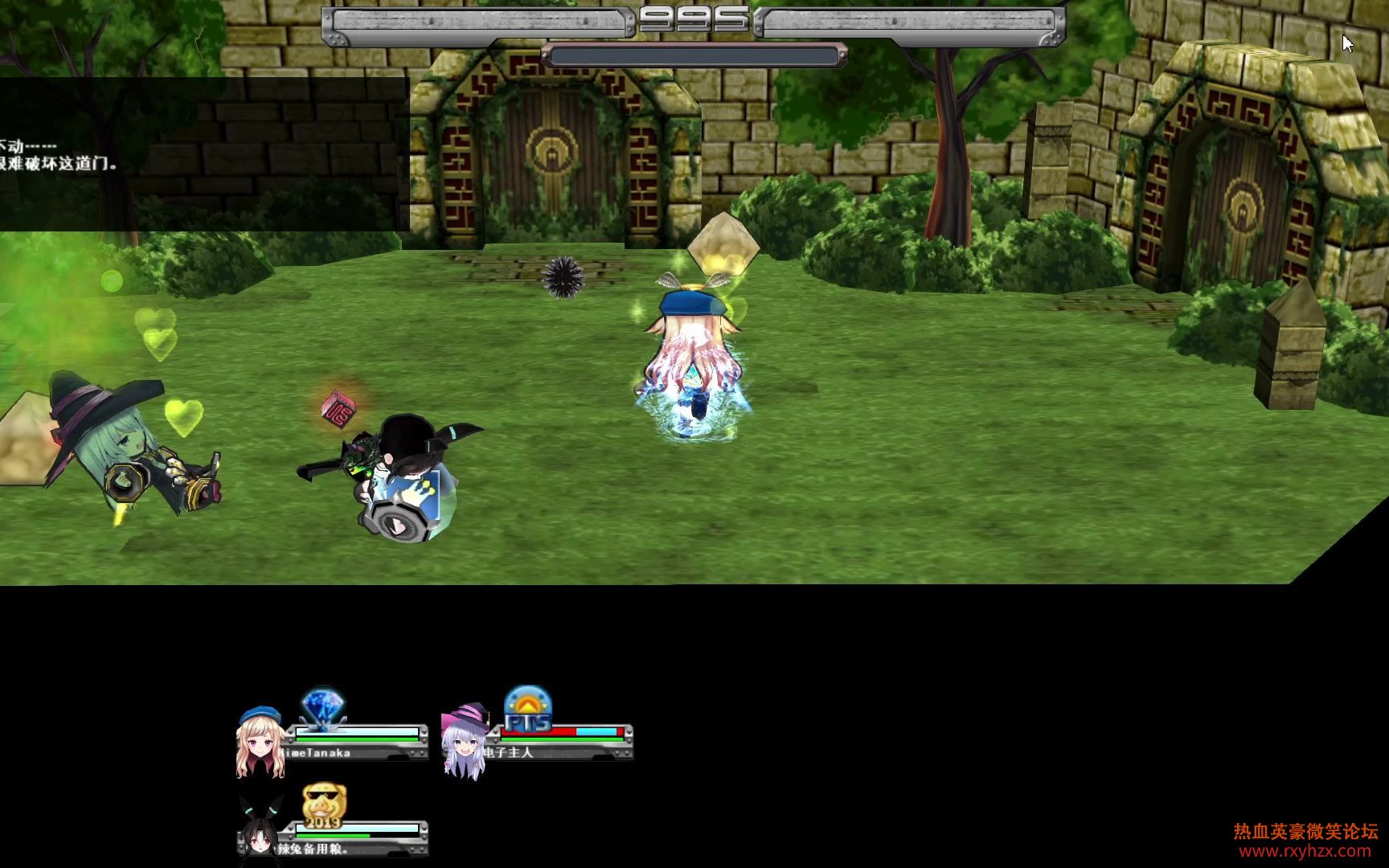Select the black-haired bunny-ear player portrait
The width and height of the screenshot is (1389, 868).
tap(259, 829)
